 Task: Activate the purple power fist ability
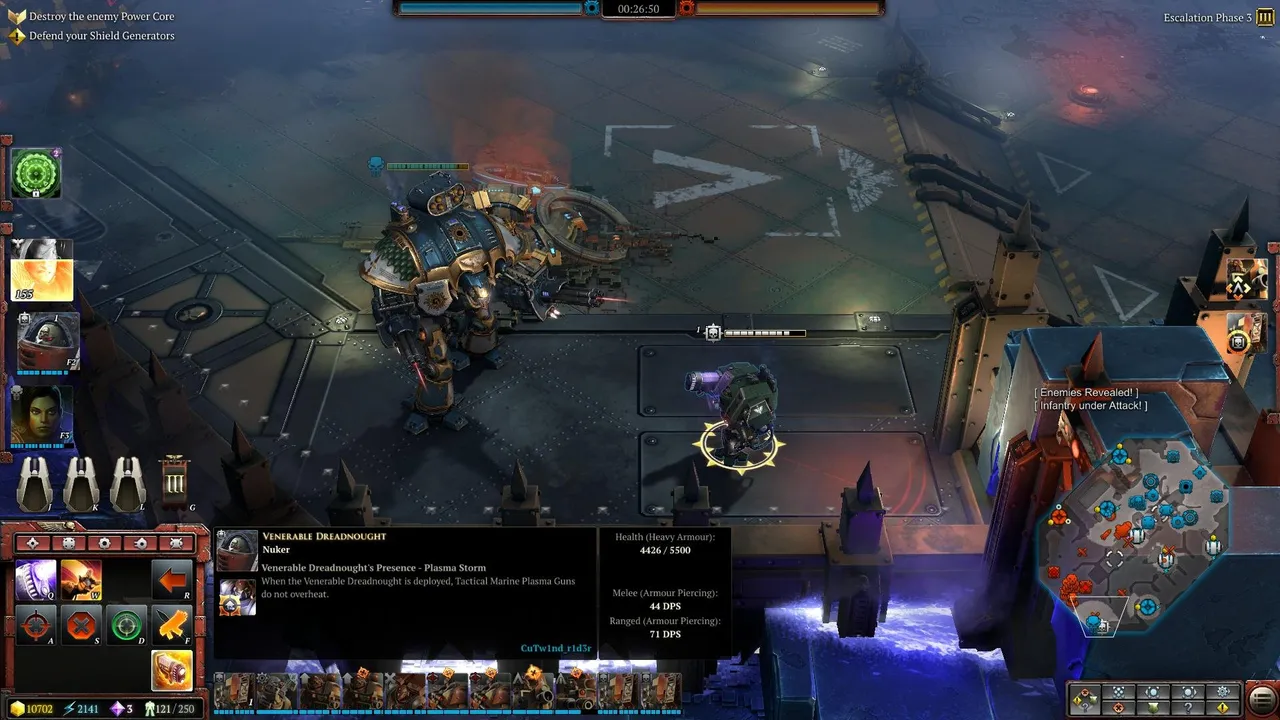[35, 580]
